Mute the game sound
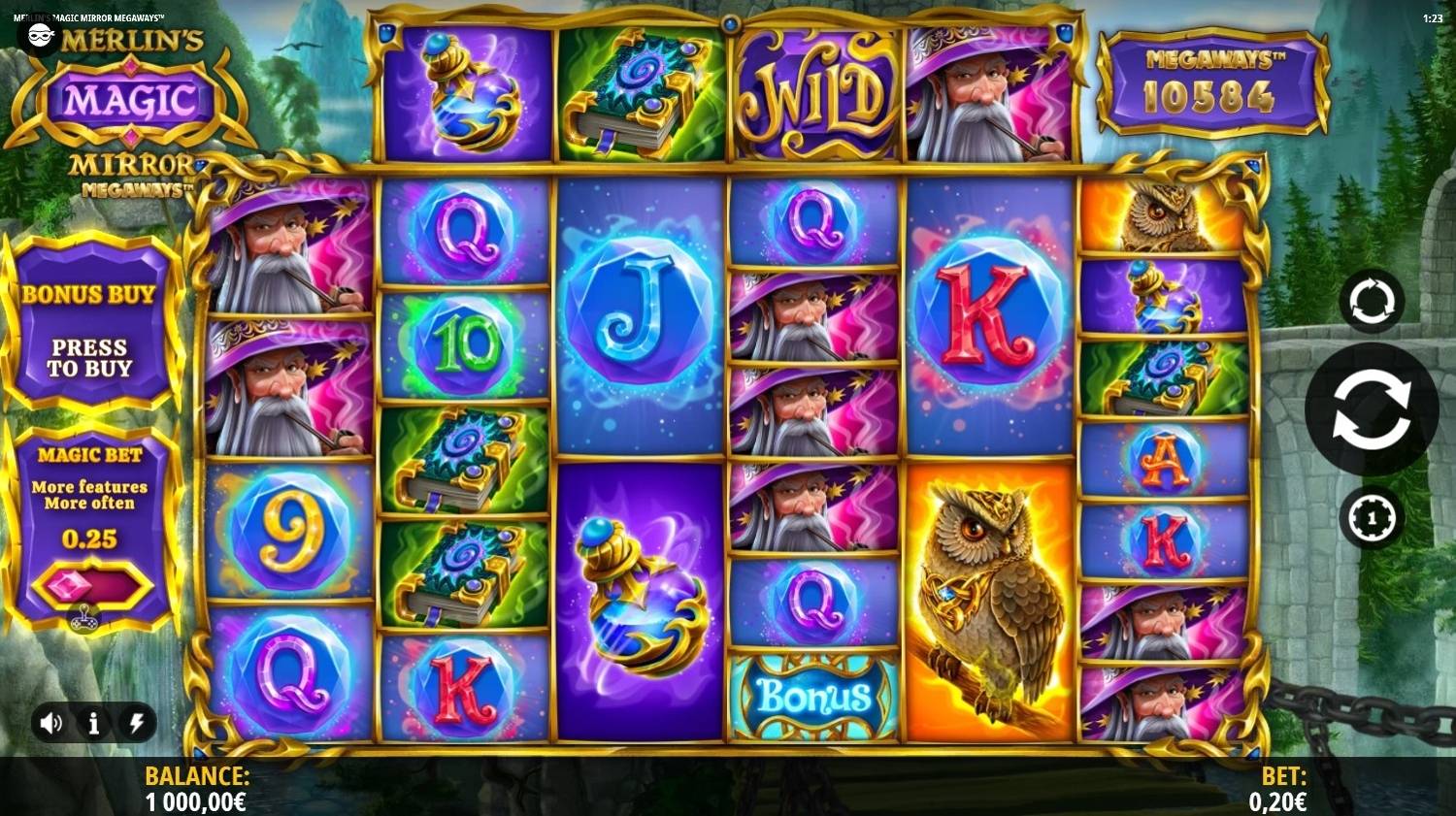Image resolution: width=1456 pixels, height=816 pixels. pyautogui.click(x=52, y=722)
